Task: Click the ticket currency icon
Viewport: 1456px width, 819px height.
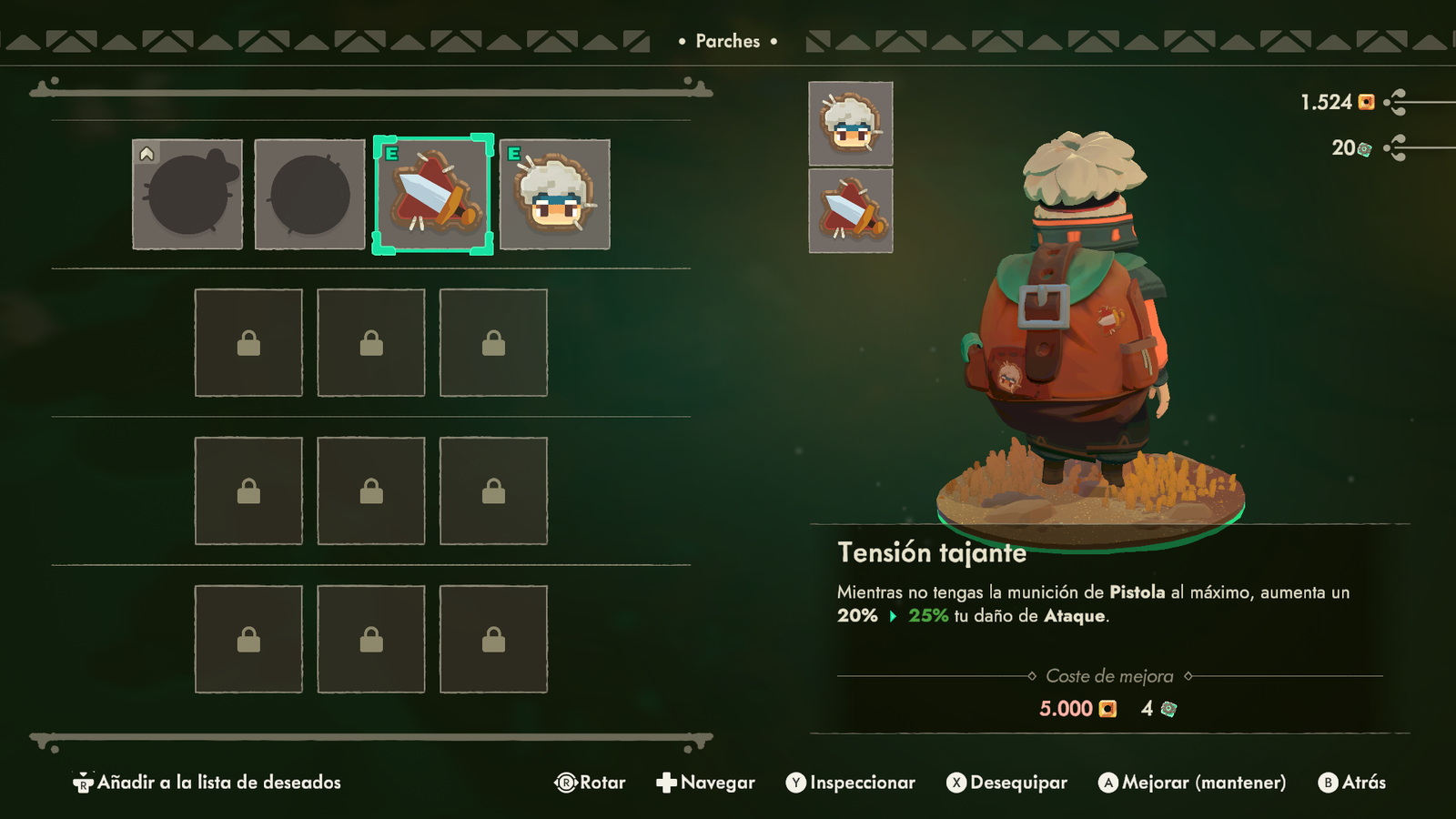Action: click(1362, 147)
